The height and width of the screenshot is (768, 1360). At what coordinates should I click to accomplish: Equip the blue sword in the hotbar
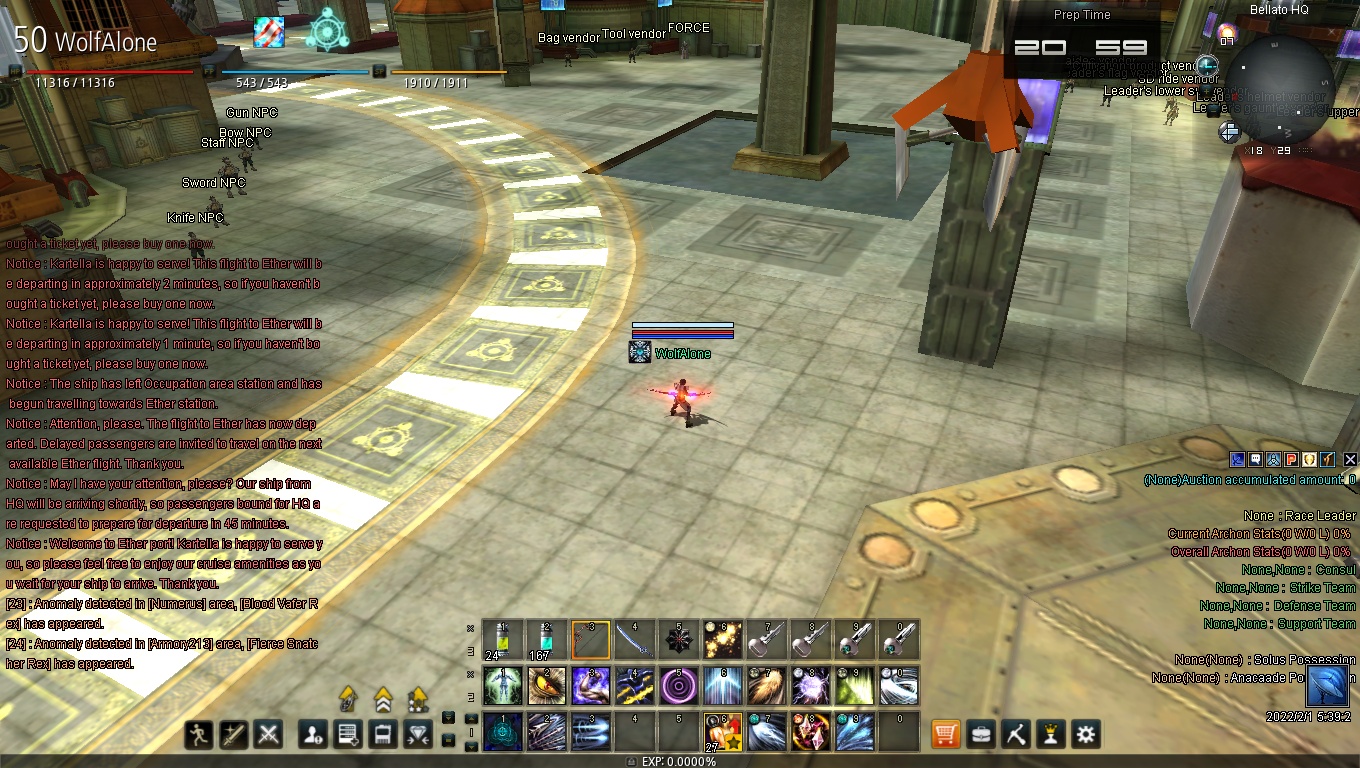tap(634, 640)
